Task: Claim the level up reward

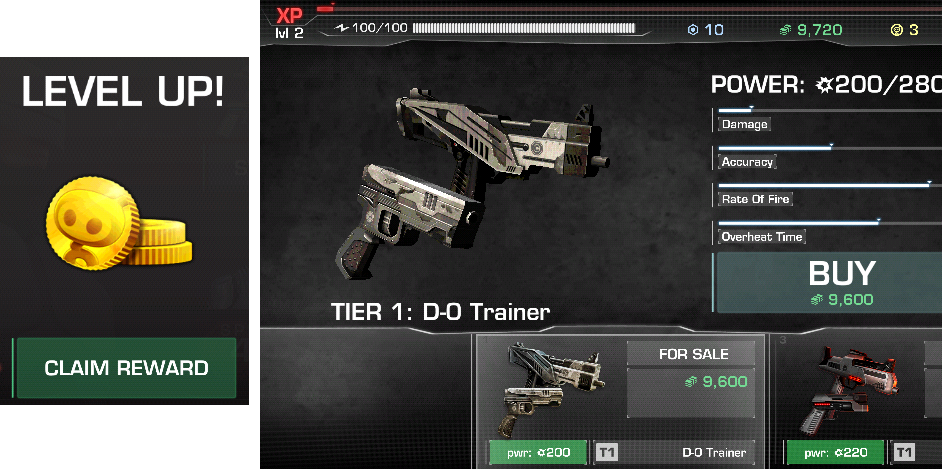Action: point(126,368)
